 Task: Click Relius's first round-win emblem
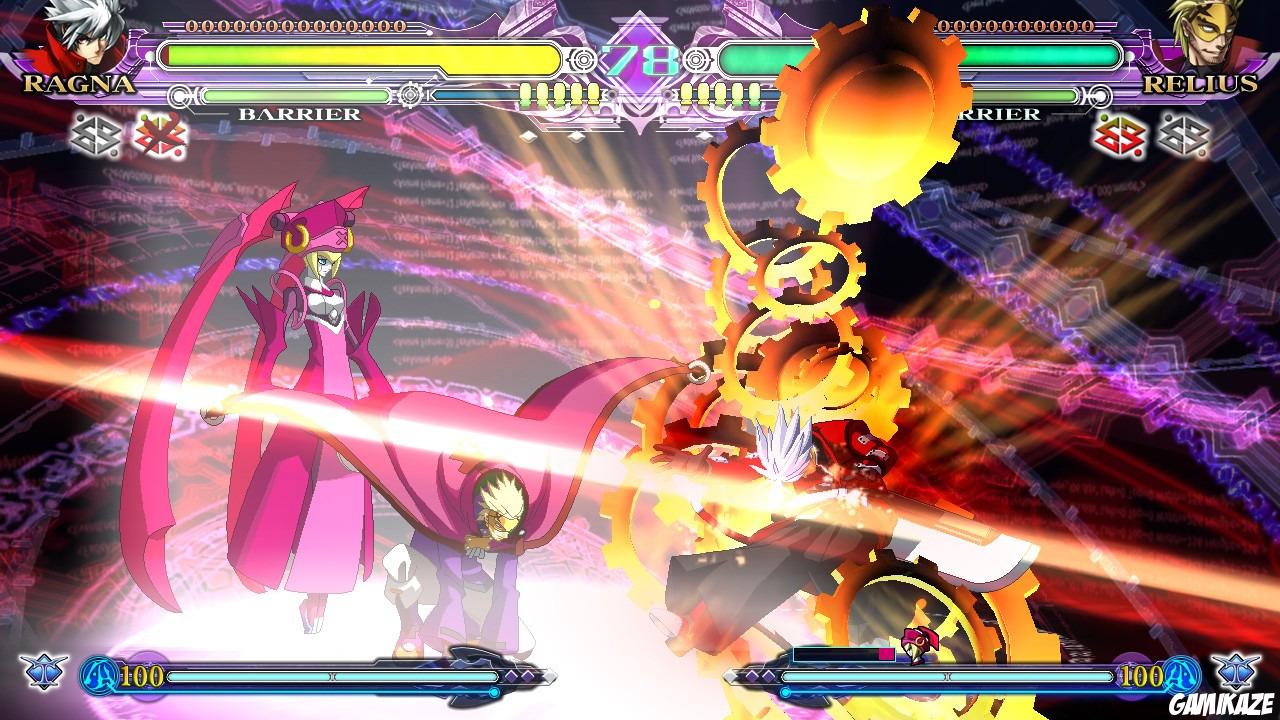pos(1120,137)
